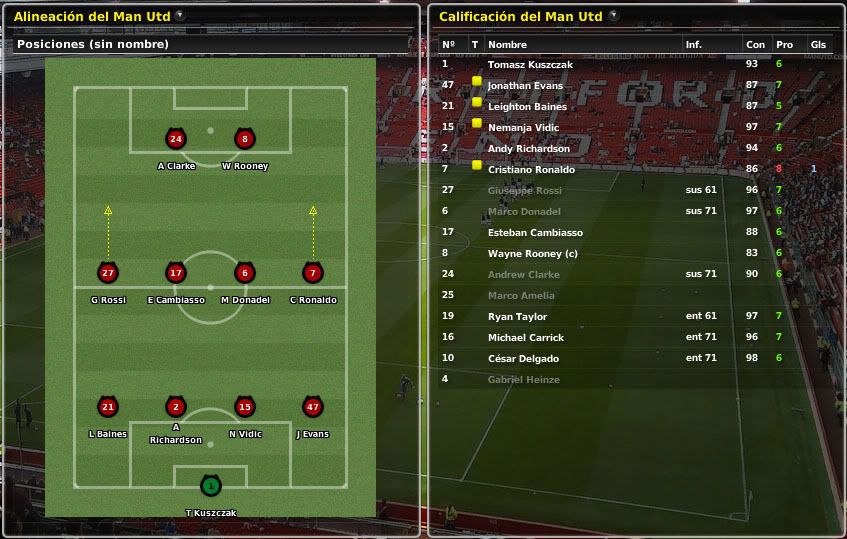Viewport: 847px width, 539px height.
Task: Select N Vidic's number 15 marker
Action: point(244,407)
